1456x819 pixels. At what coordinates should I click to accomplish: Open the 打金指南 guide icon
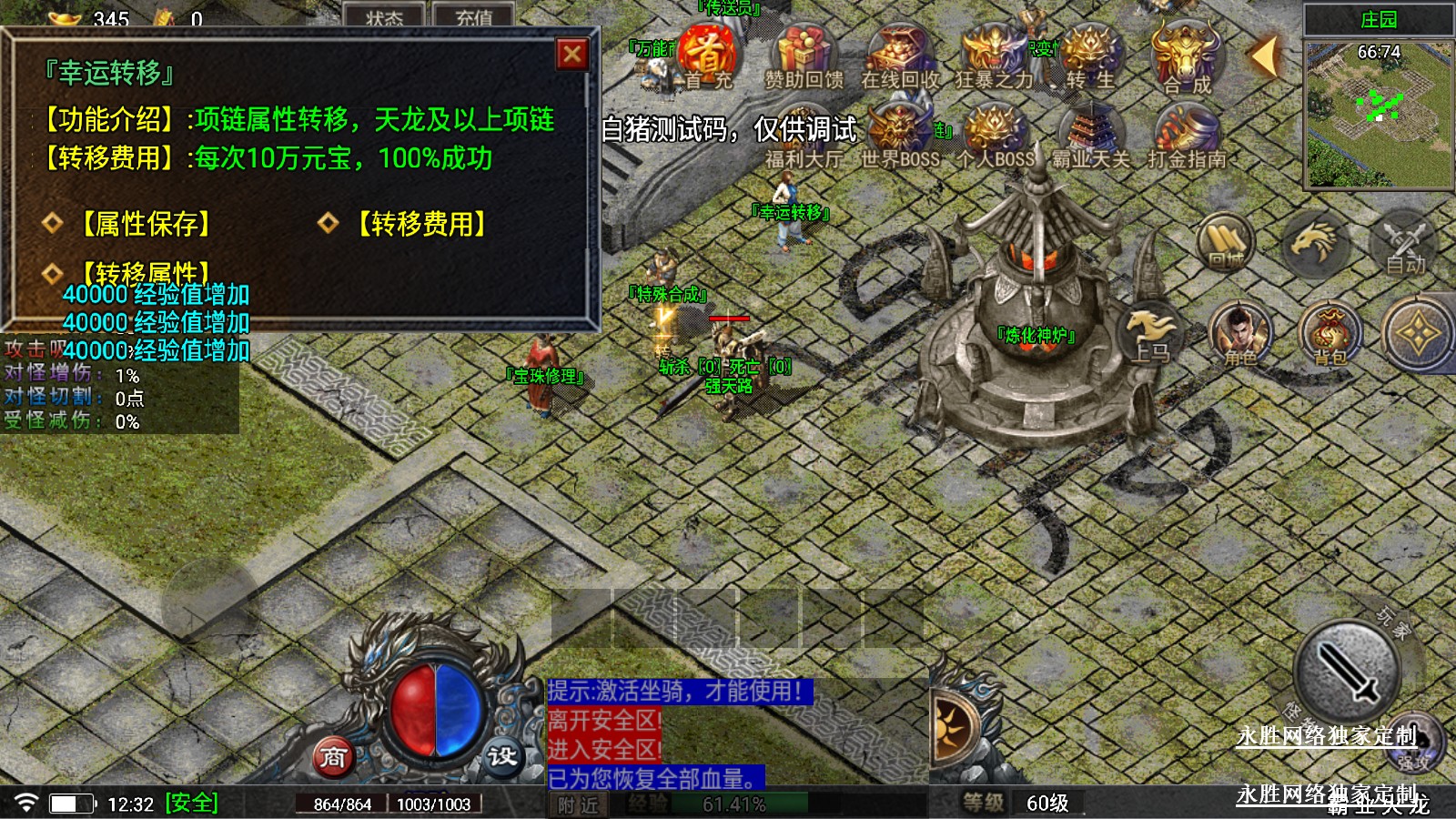(x=1187, y=136)
